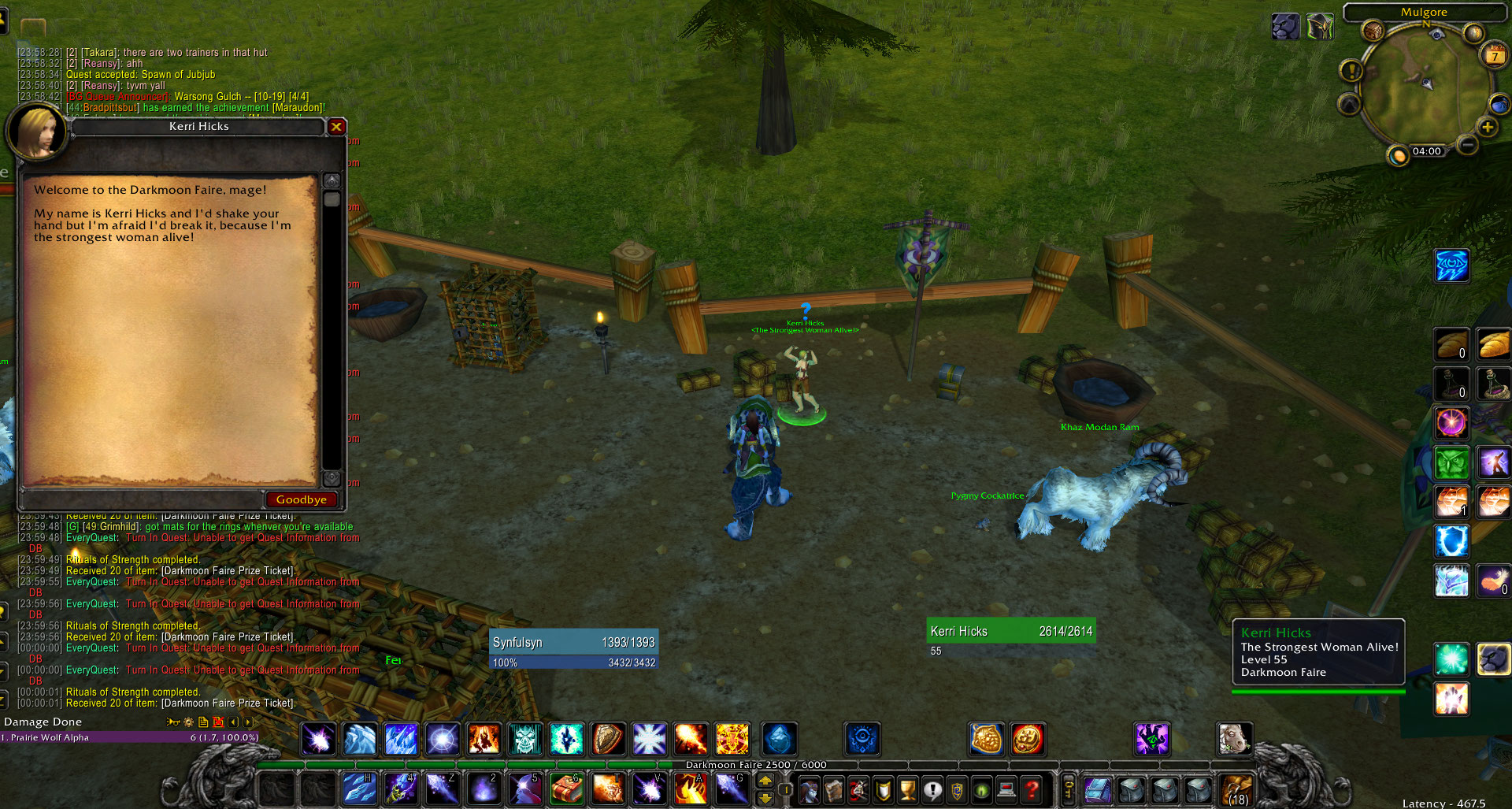Open the Achievements shield icon
The height and width of the screenshot is (809, 1512).
click(x=881, y=789)
